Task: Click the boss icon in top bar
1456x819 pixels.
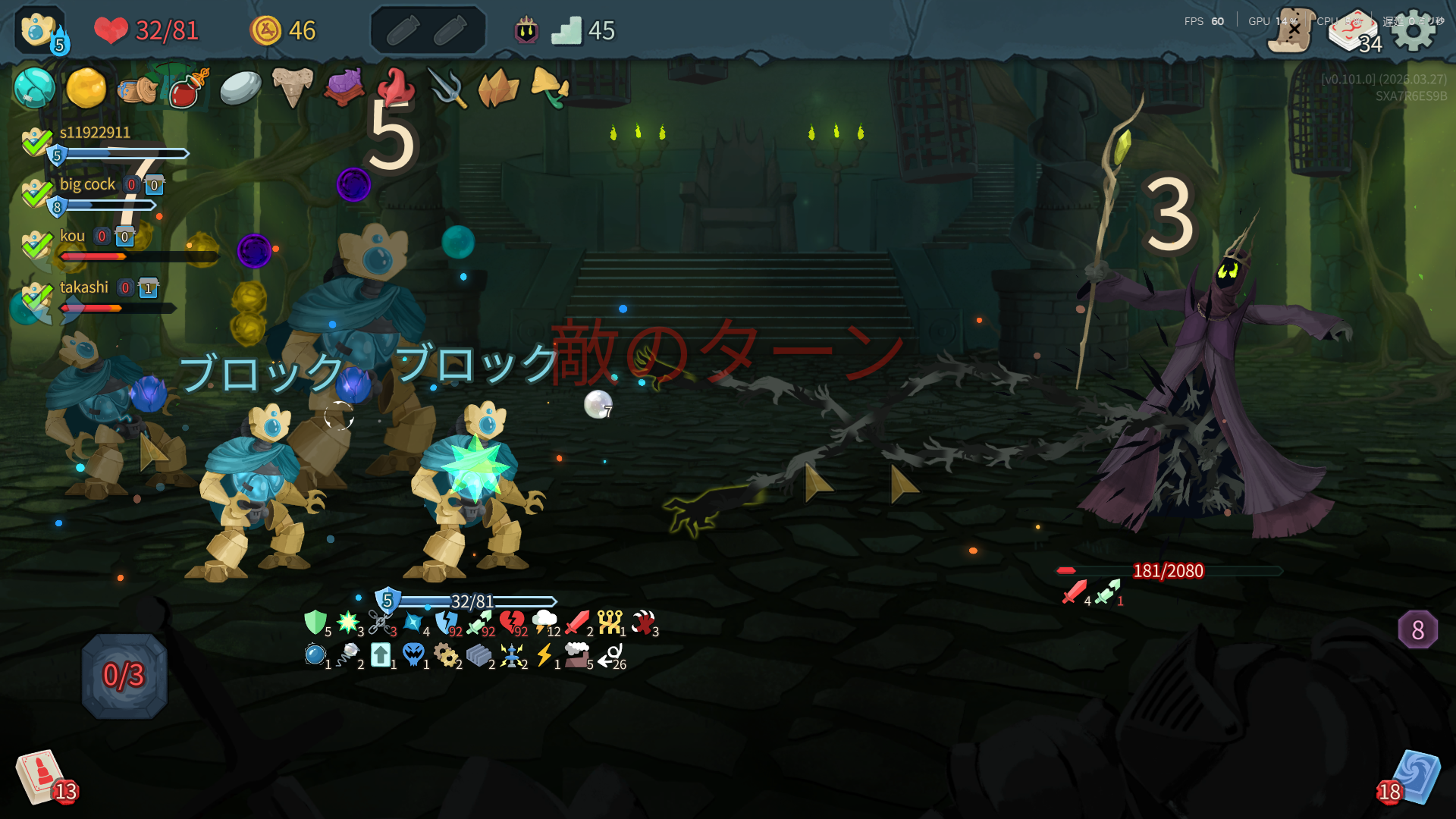Action: coord(526,31)
